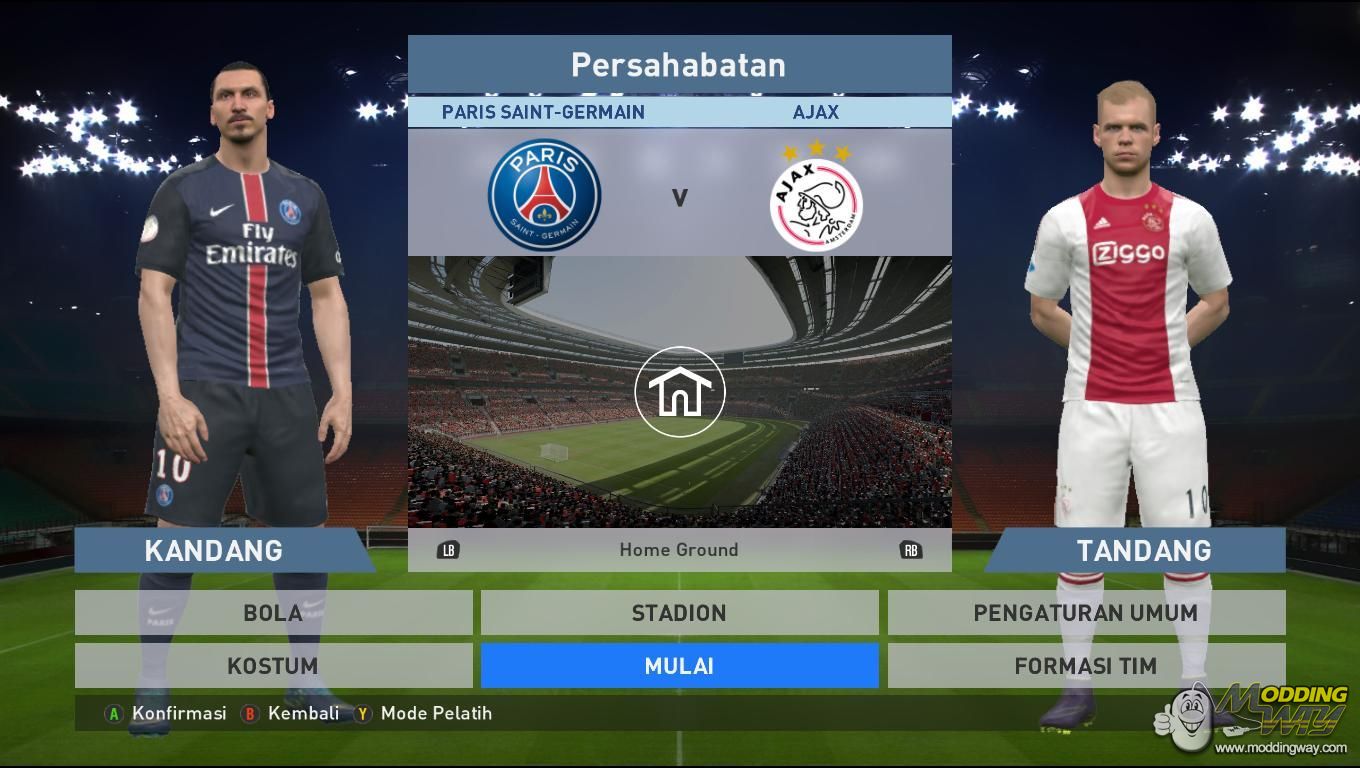This screenshot has width=1360, height=768.
Task: Click the Paris Saint-Germain club crest
Action: pos(544,195)
